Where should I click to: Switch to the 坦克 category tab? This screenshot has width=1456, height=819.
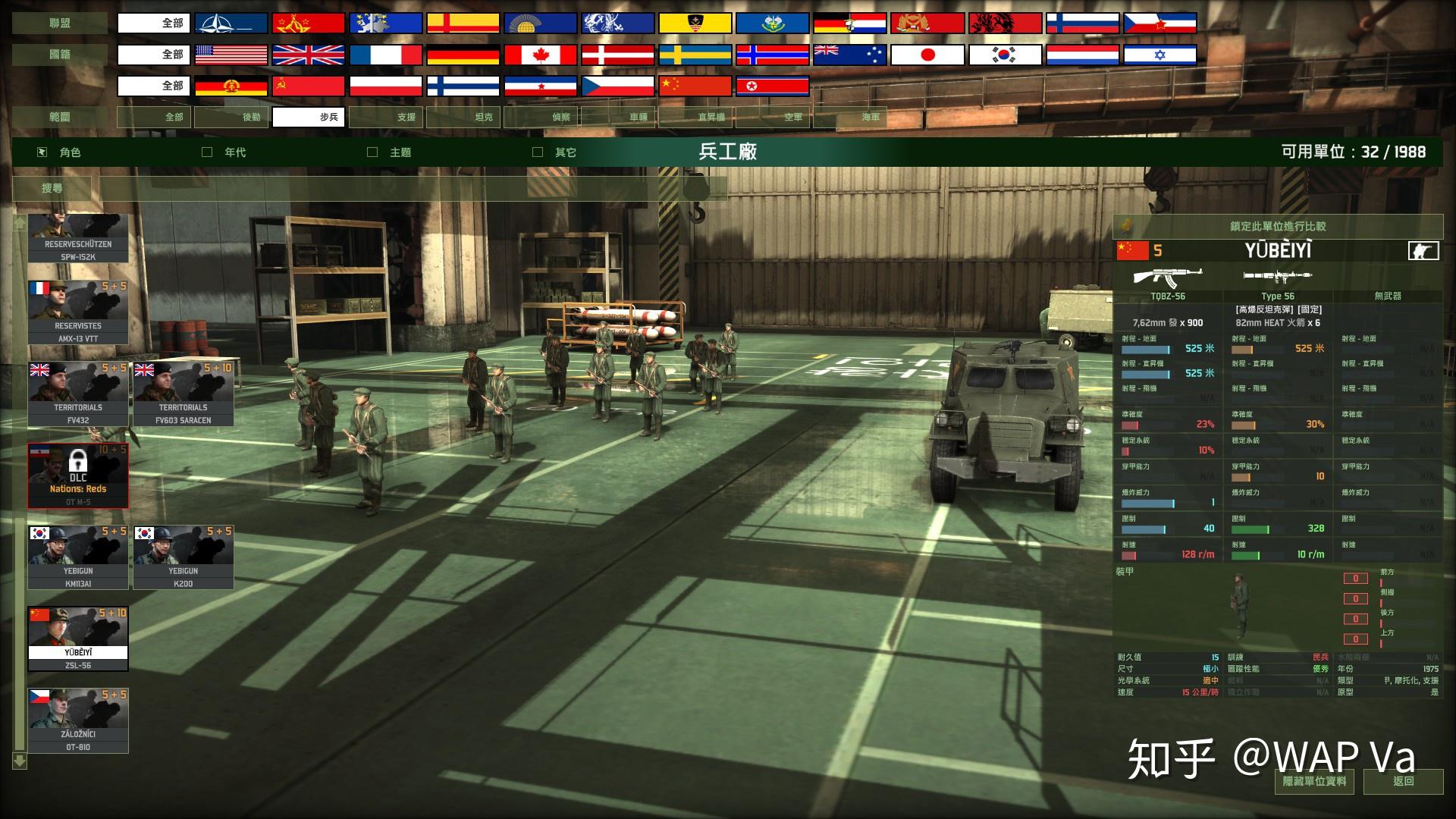click(x=484, y=117)
